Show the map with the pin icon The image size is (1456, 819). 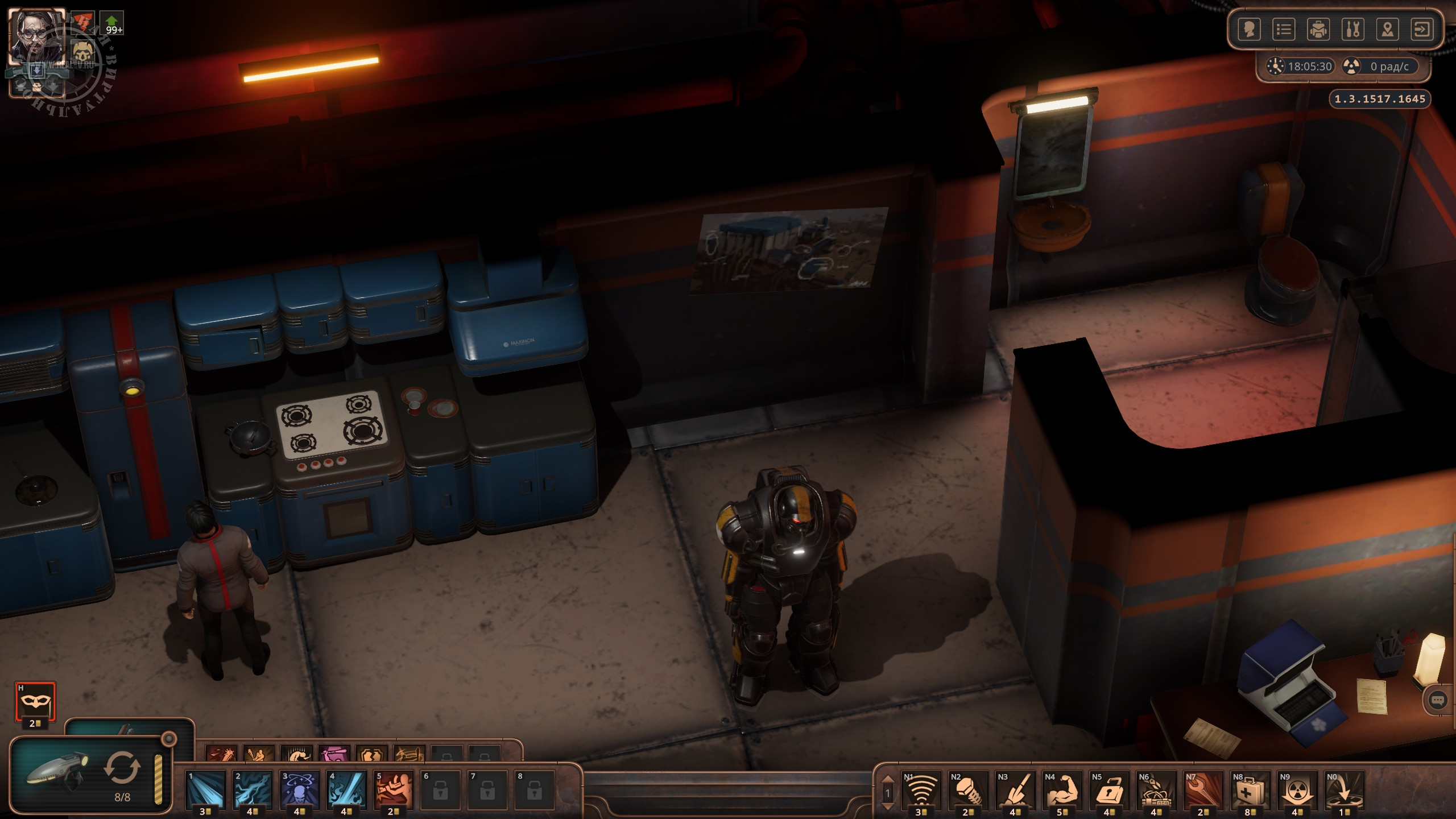pos(1388,30)
